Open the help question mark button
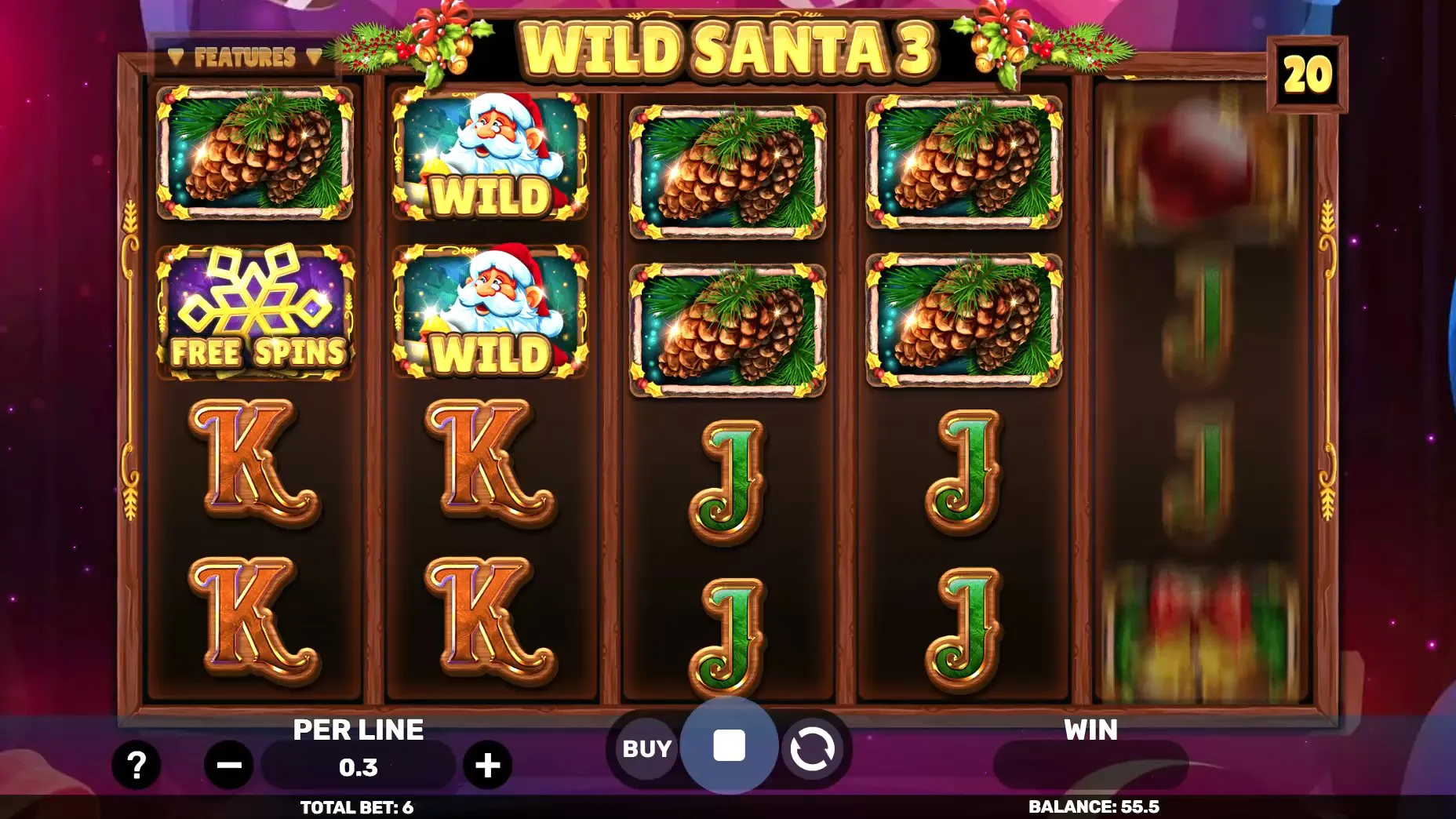 (136, 765)
